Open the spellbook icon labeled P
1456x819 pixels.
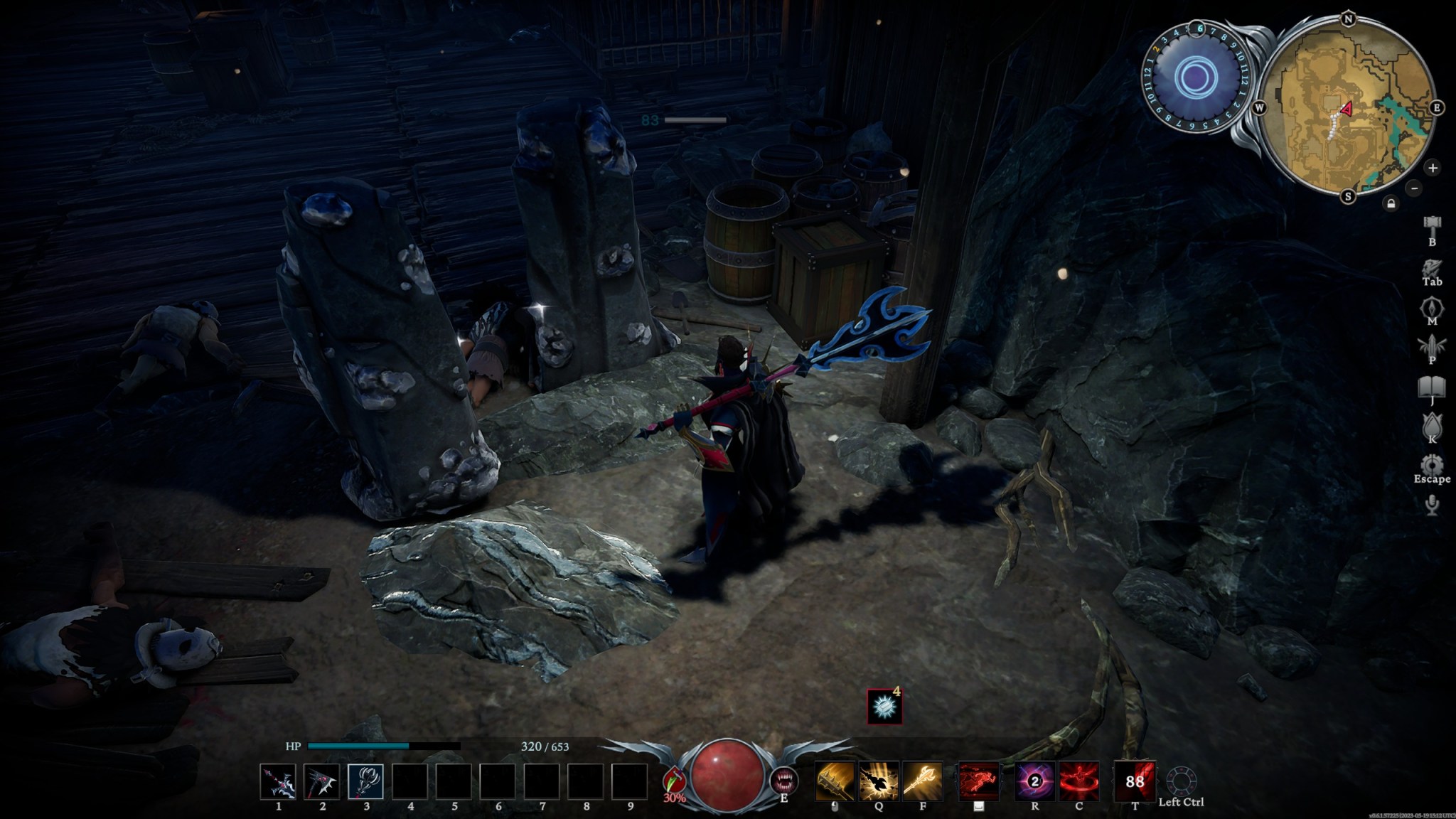coord(1432,346)
